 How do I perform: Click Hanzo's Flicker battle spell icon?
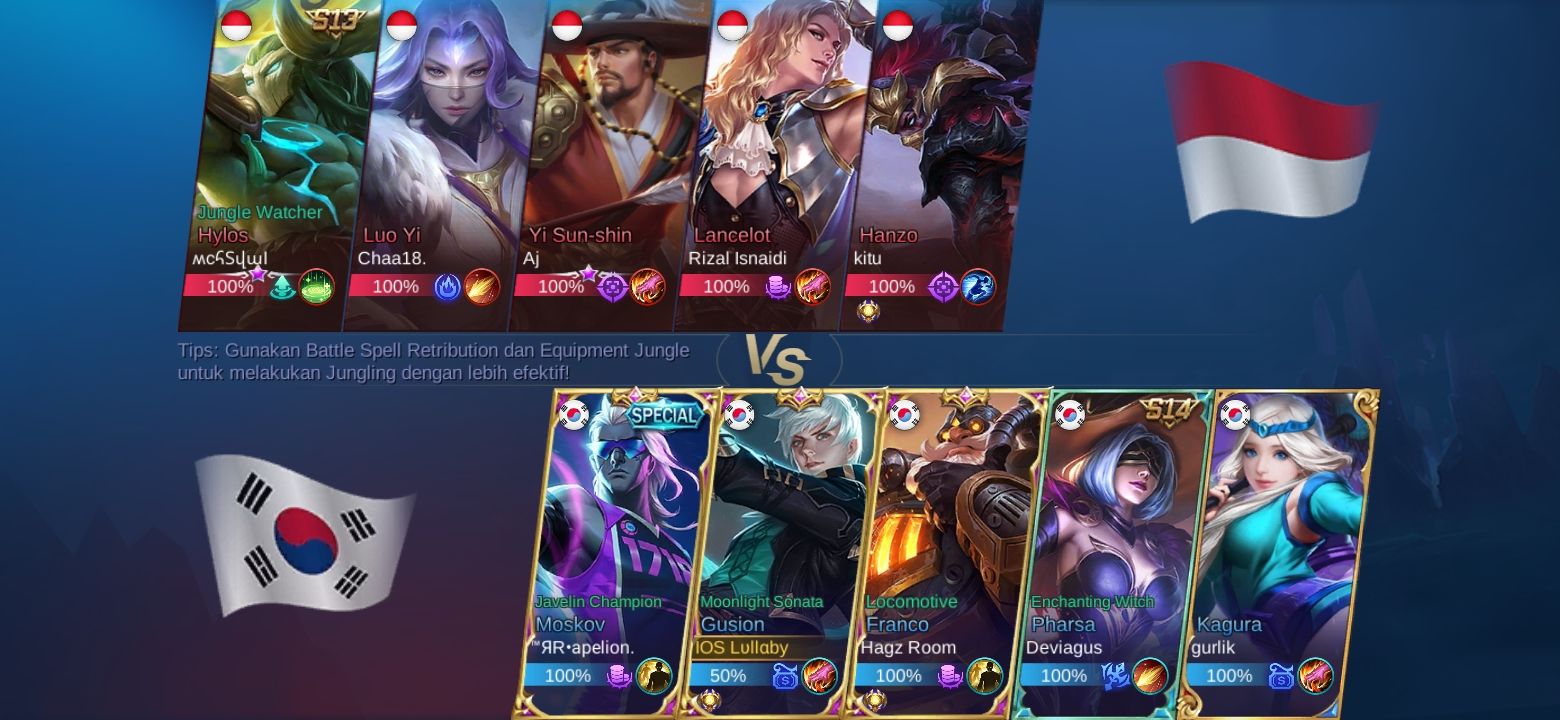(x=977, y=287)
